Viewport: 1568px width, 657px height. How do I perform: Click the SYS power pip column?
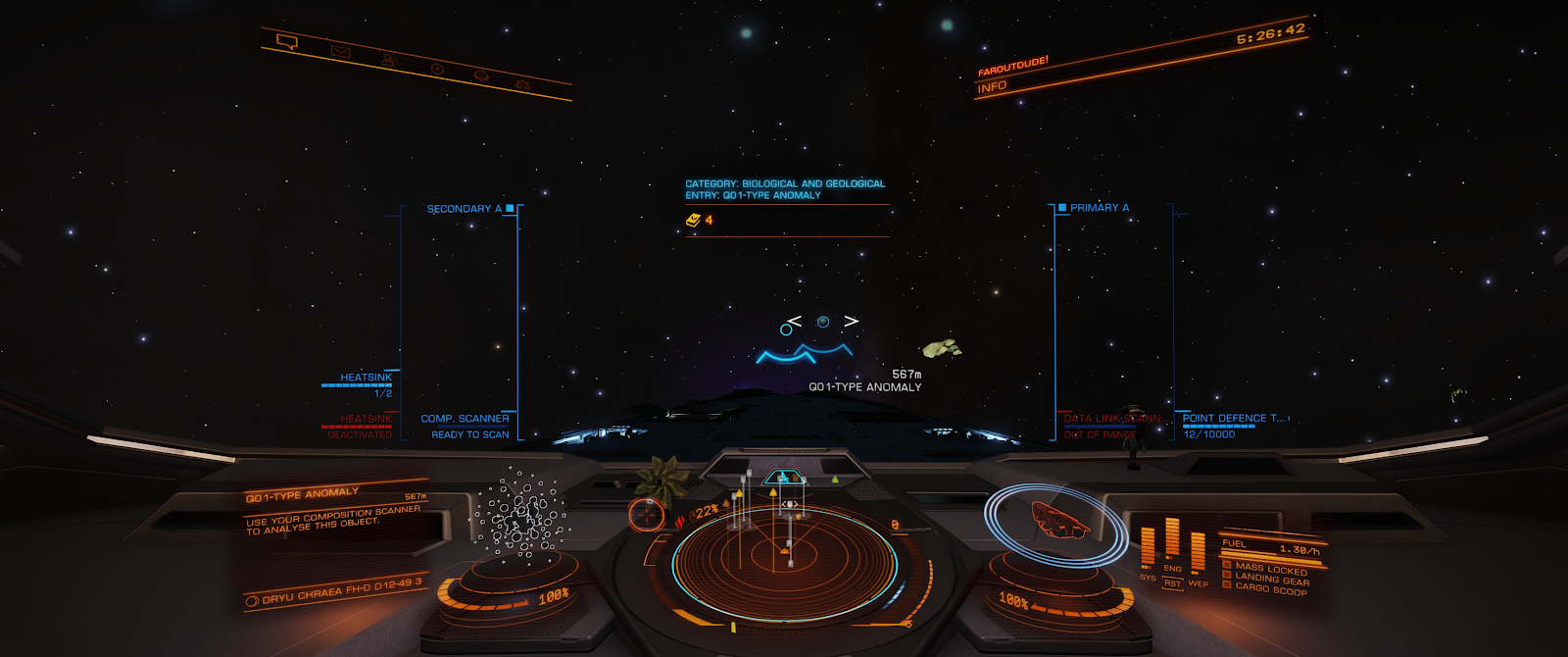point(1148,548)
